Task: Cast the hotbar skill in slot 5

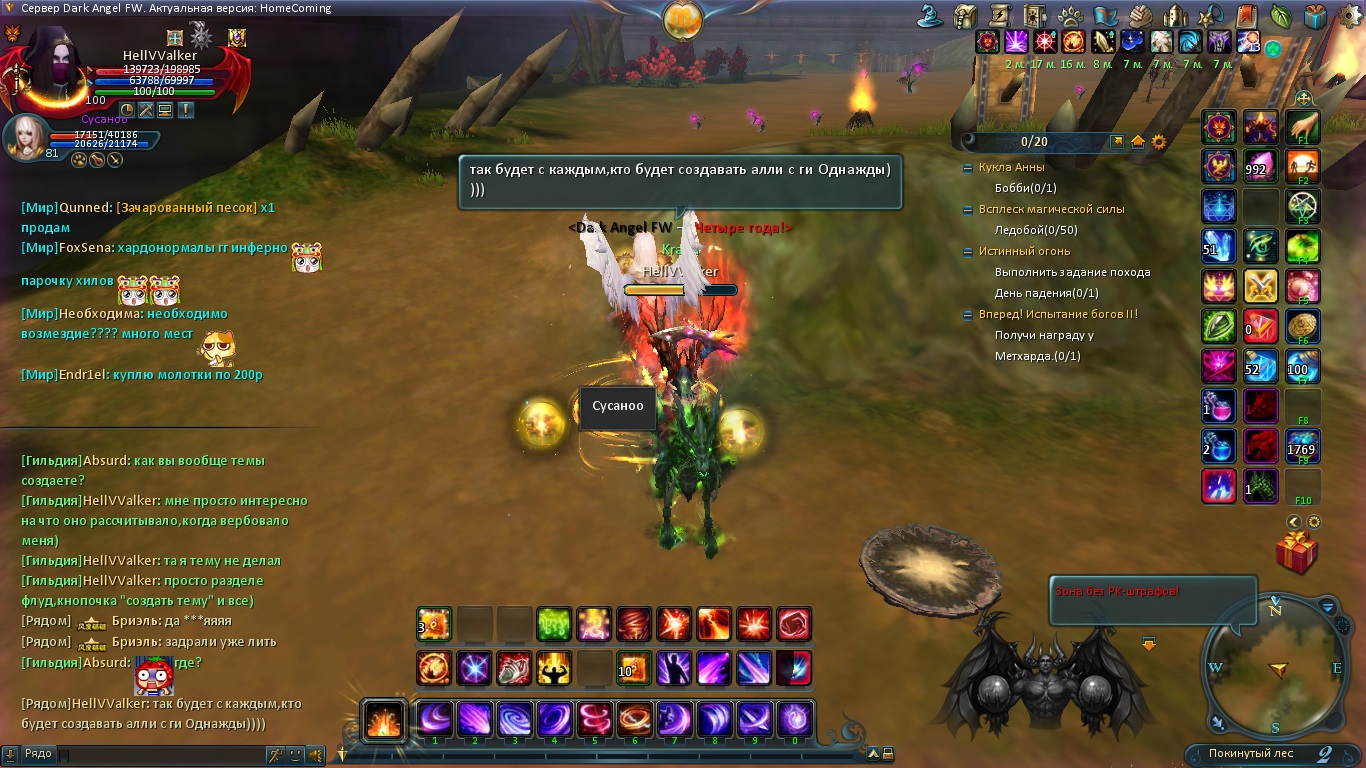Action: (x=594, y=719)
